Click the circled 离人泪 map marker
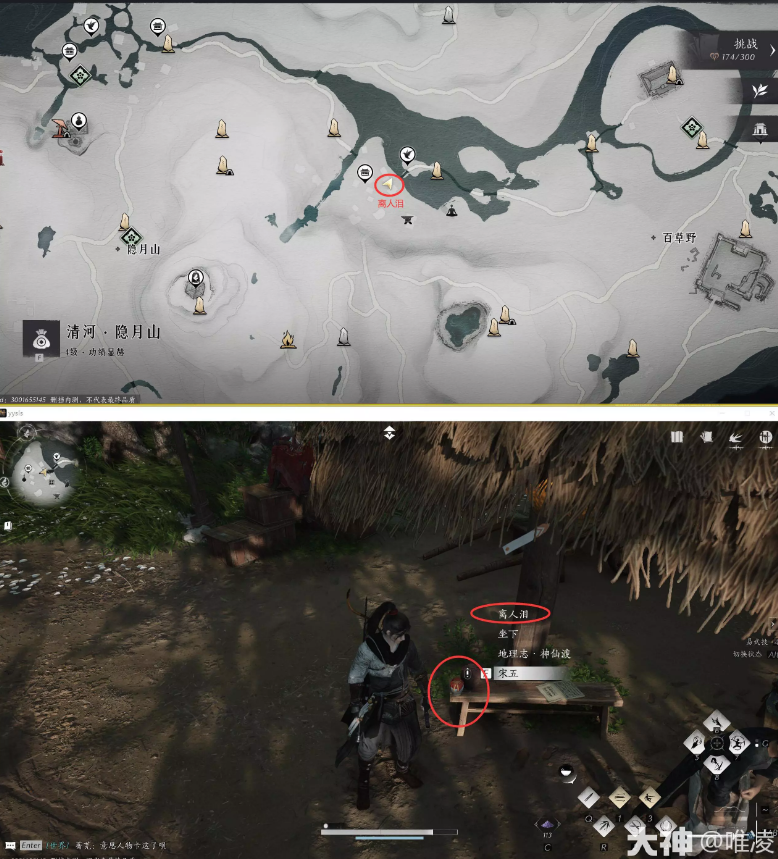This screenshot has width=778, height=859. click(389, 184)
